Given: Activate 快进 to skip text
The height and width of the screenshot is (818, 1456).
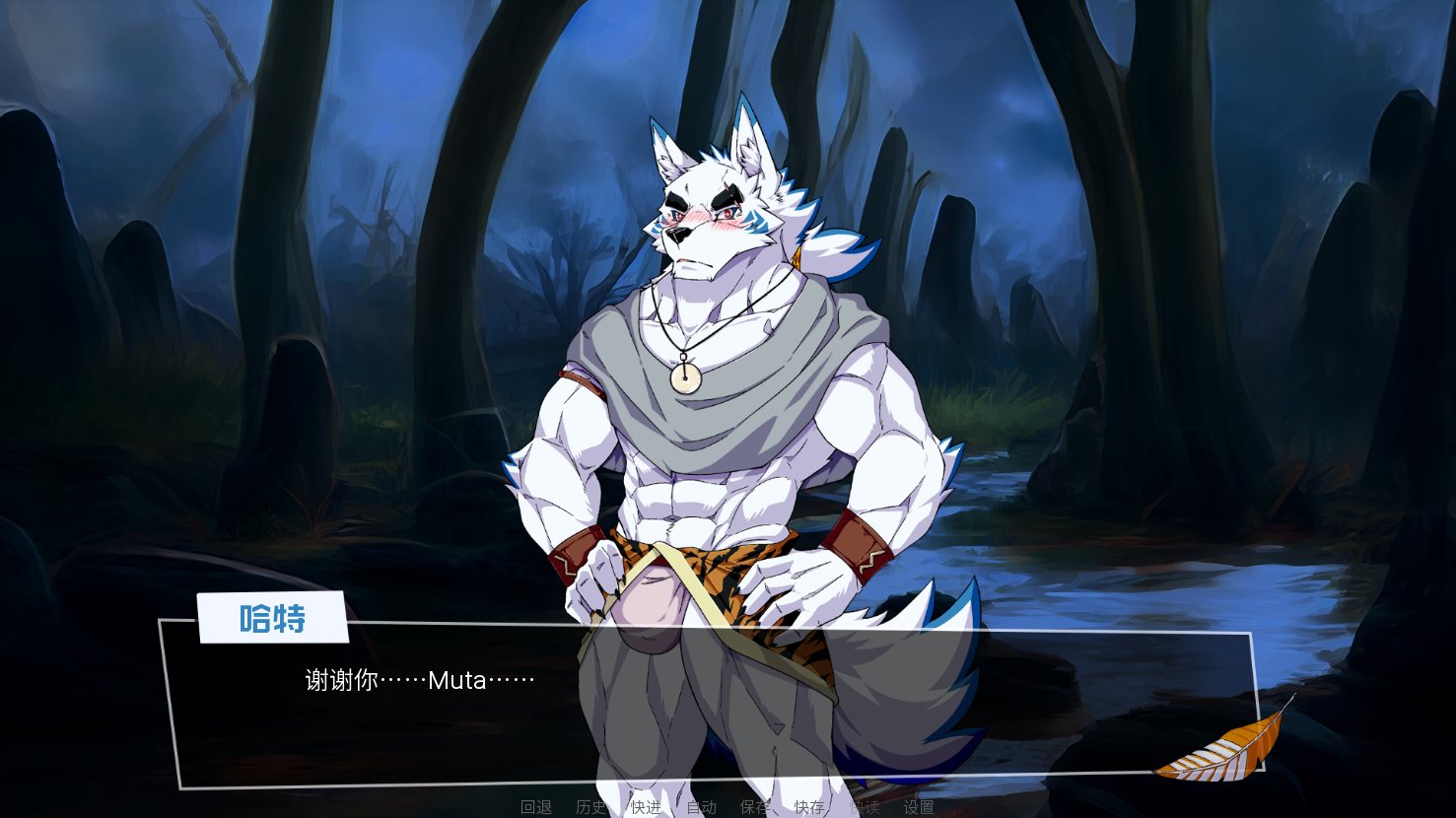Looking at the screenshot, I should coord(646,807).
